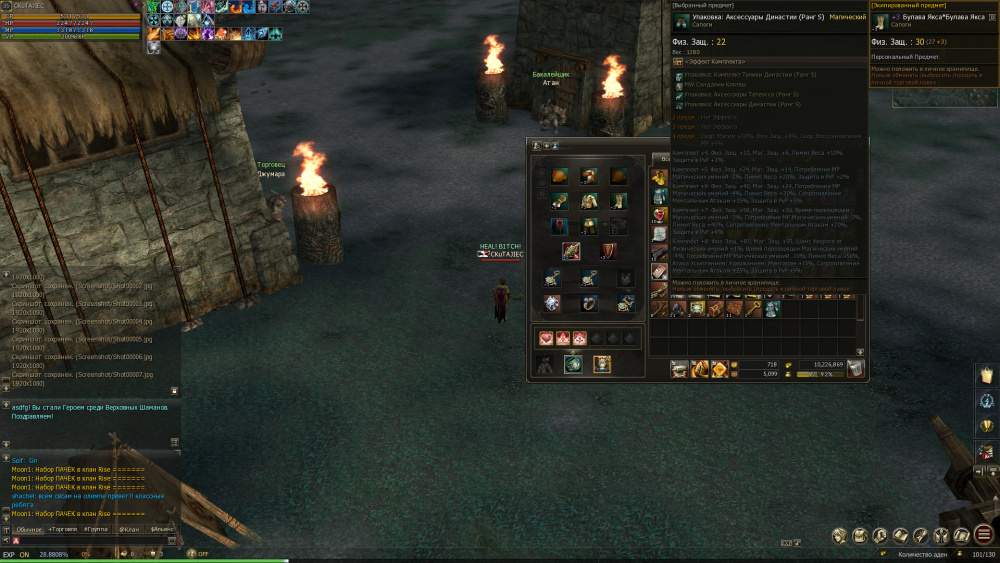The image size is (1000, 563).
Task: Open the character portrait menu icon
Action: point(840,536)
